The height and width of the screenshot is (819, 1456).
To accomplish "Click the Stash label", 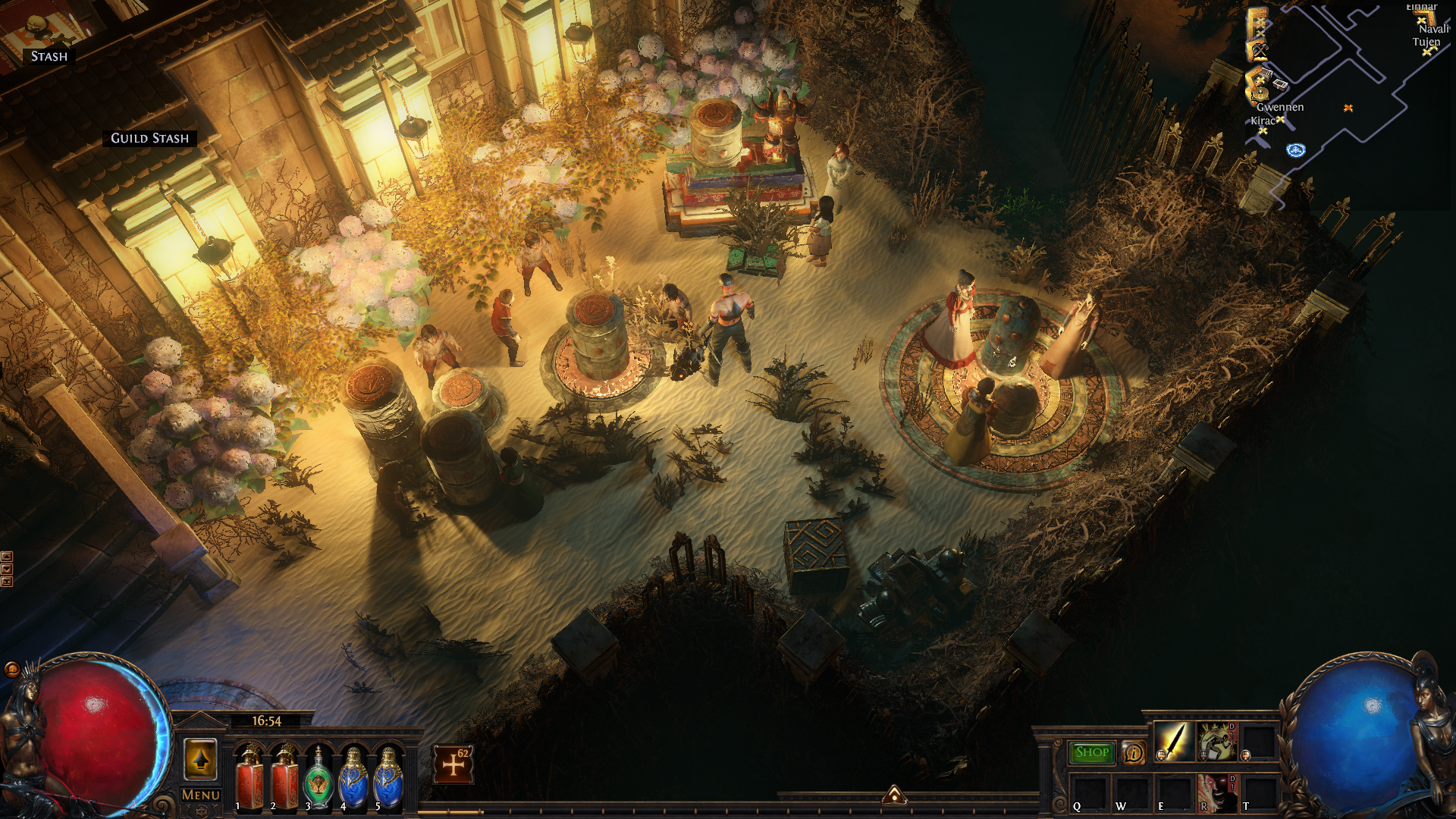I will click(49, 56).
